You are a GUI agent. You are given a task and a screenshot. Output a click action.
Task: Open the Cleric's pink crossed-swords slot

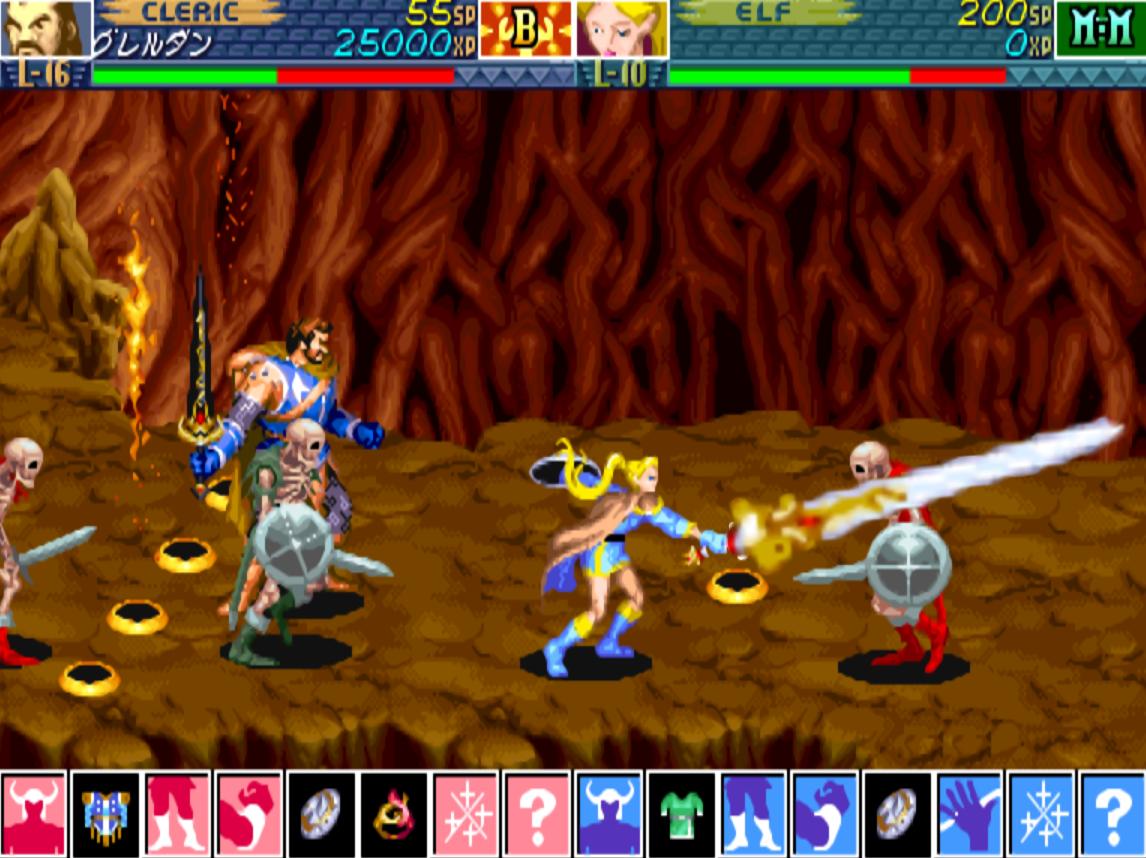[465, 814]
